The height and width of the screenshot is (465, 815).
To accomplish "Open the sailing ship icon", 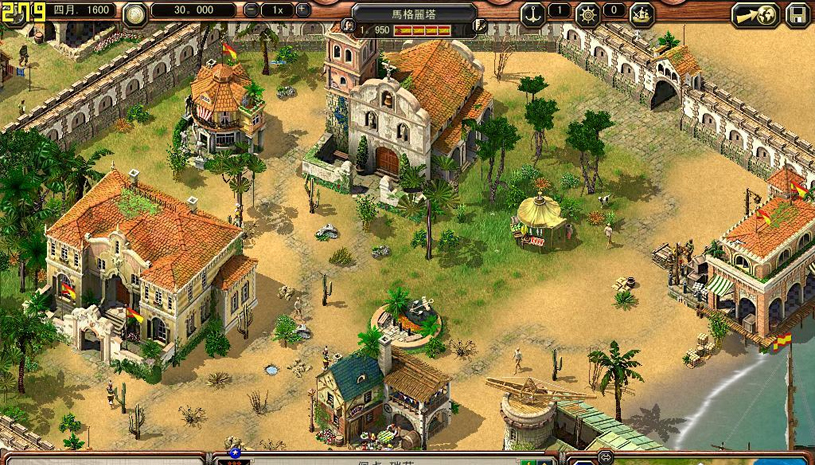I will click(x=641, y=14).
